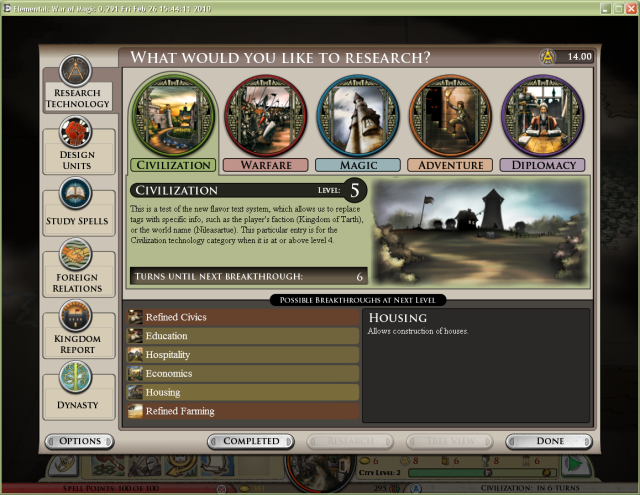Open the Research Technology section
Screen dimensions: 640x495
(78, 84)
